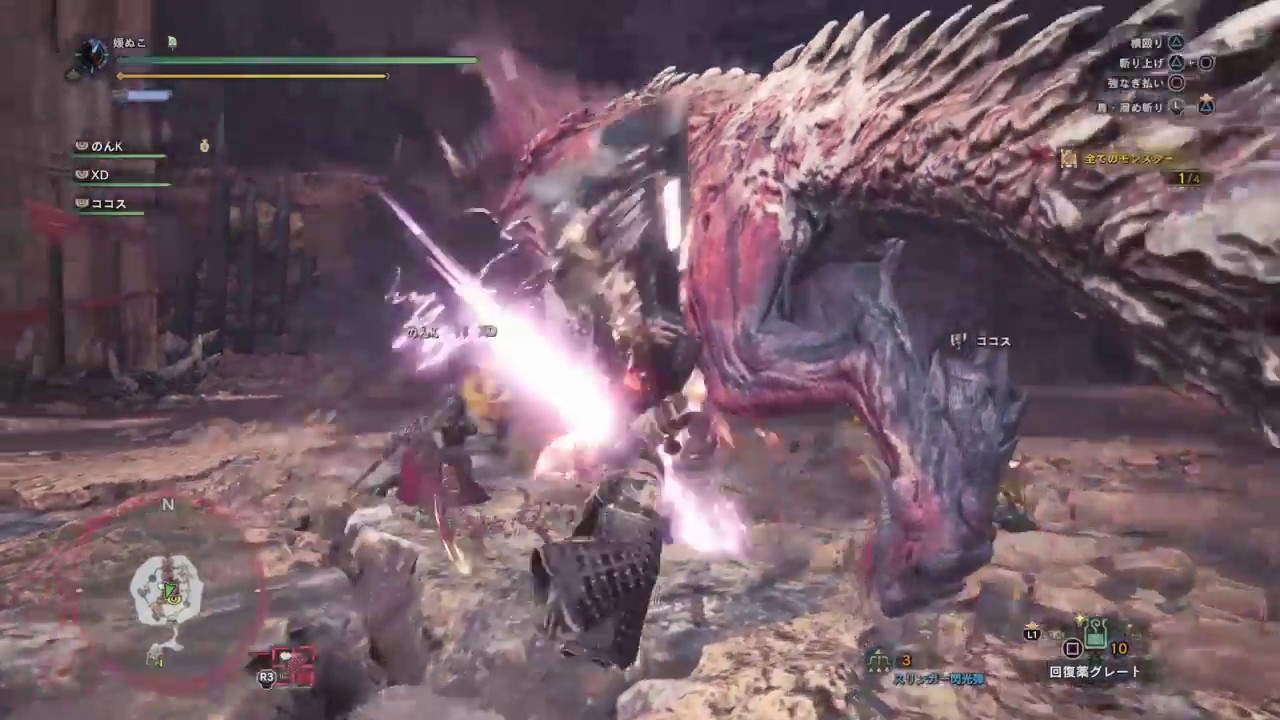The height and width of the screenshot is (720, 1280).
Task: Open the circular minimap
Action: point(168,590)
